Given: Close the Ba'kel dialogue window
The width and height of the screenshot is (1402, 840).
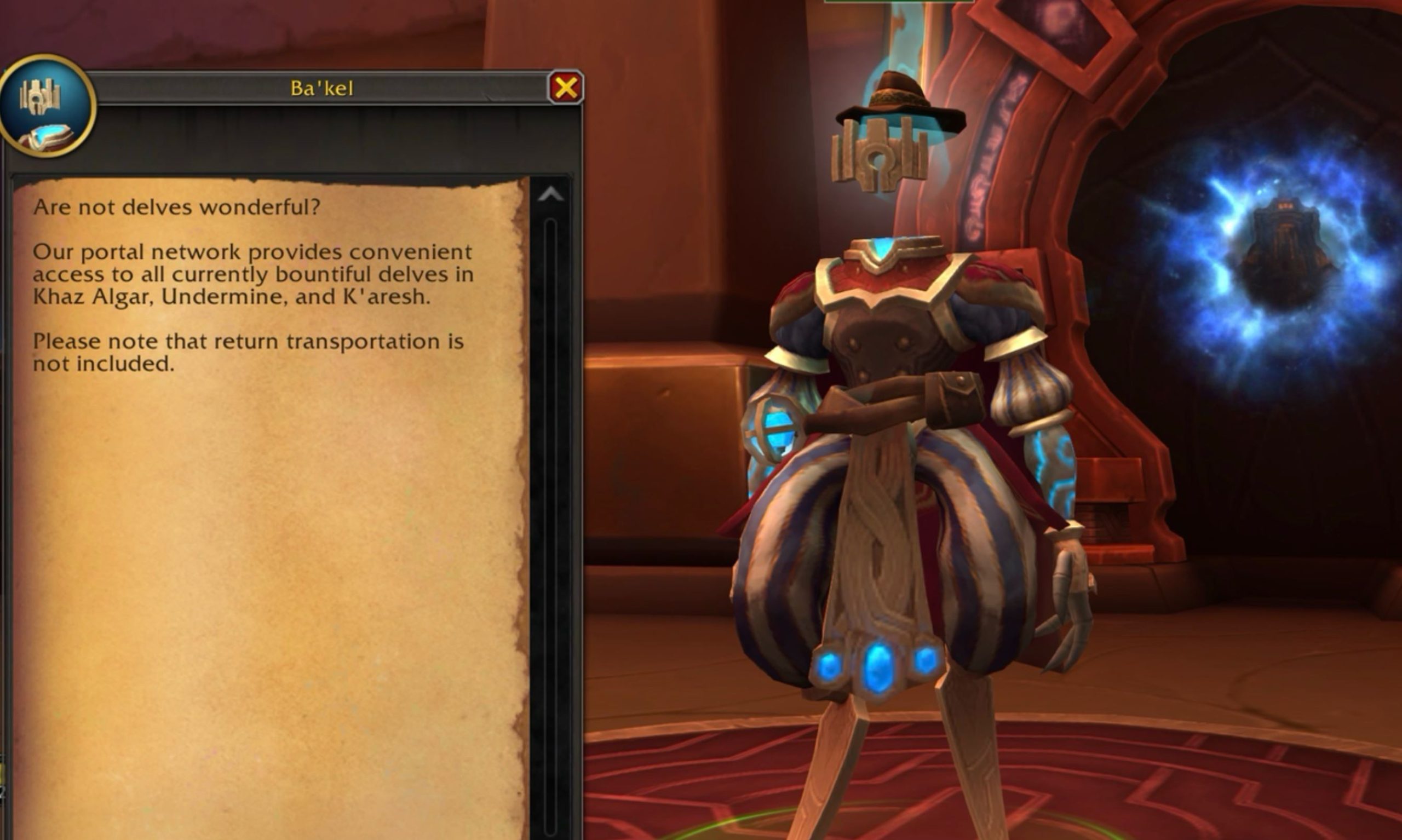Looking at the screenshot, I should coord(565,88).
